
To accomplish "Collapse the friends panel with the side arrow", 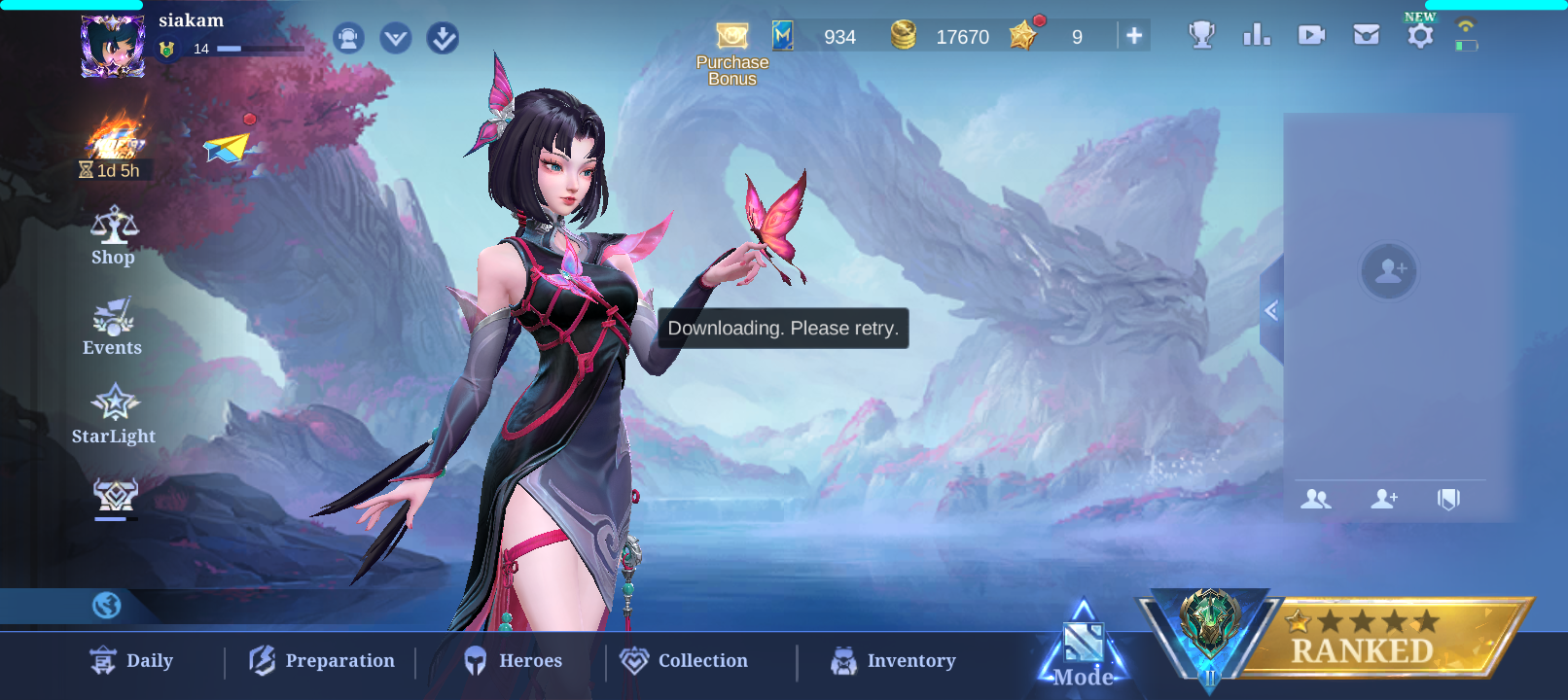I will [1270, 310].
